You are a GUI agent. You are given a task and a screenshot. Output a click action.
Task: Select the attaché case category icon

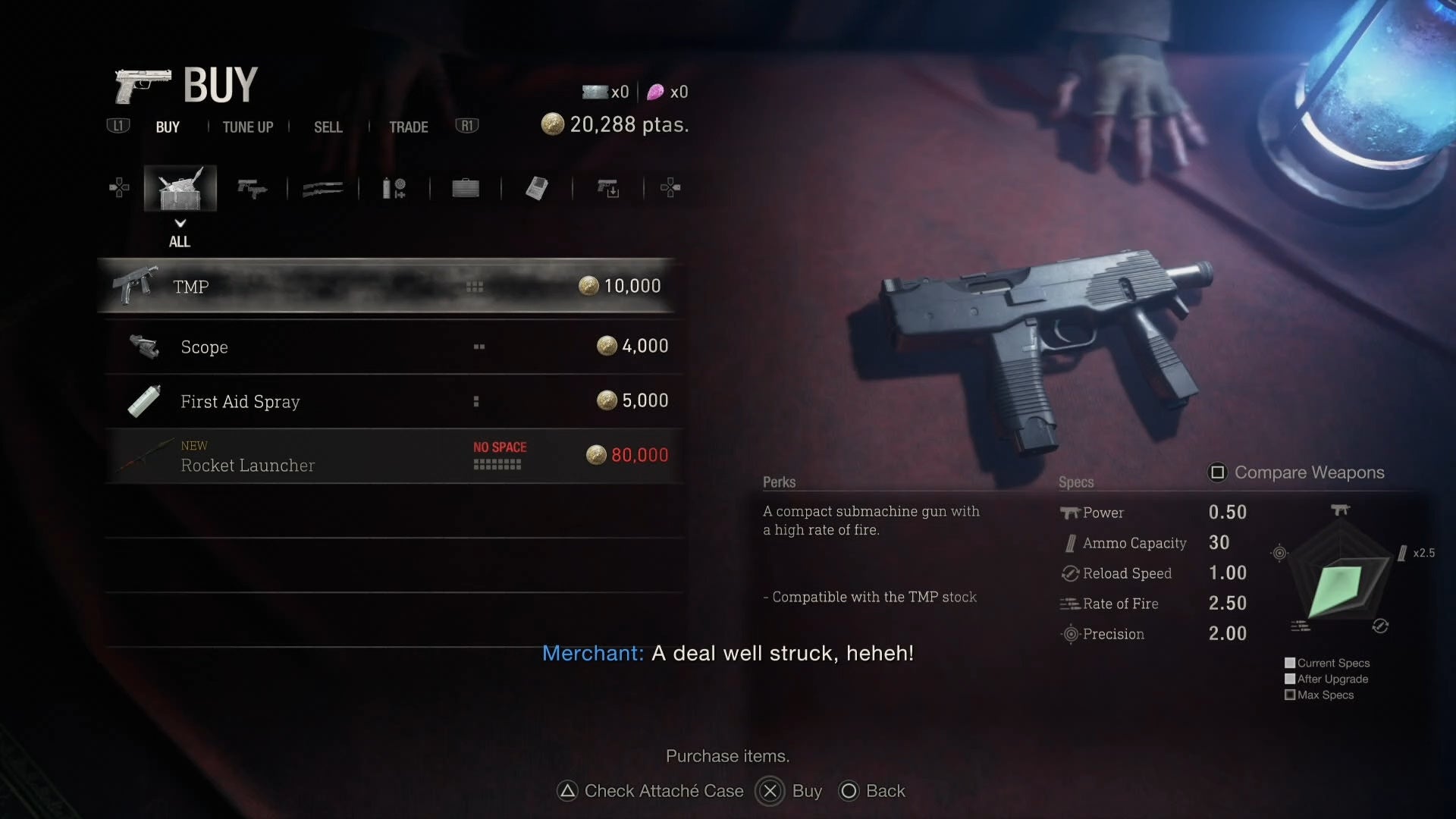[465, 188]
